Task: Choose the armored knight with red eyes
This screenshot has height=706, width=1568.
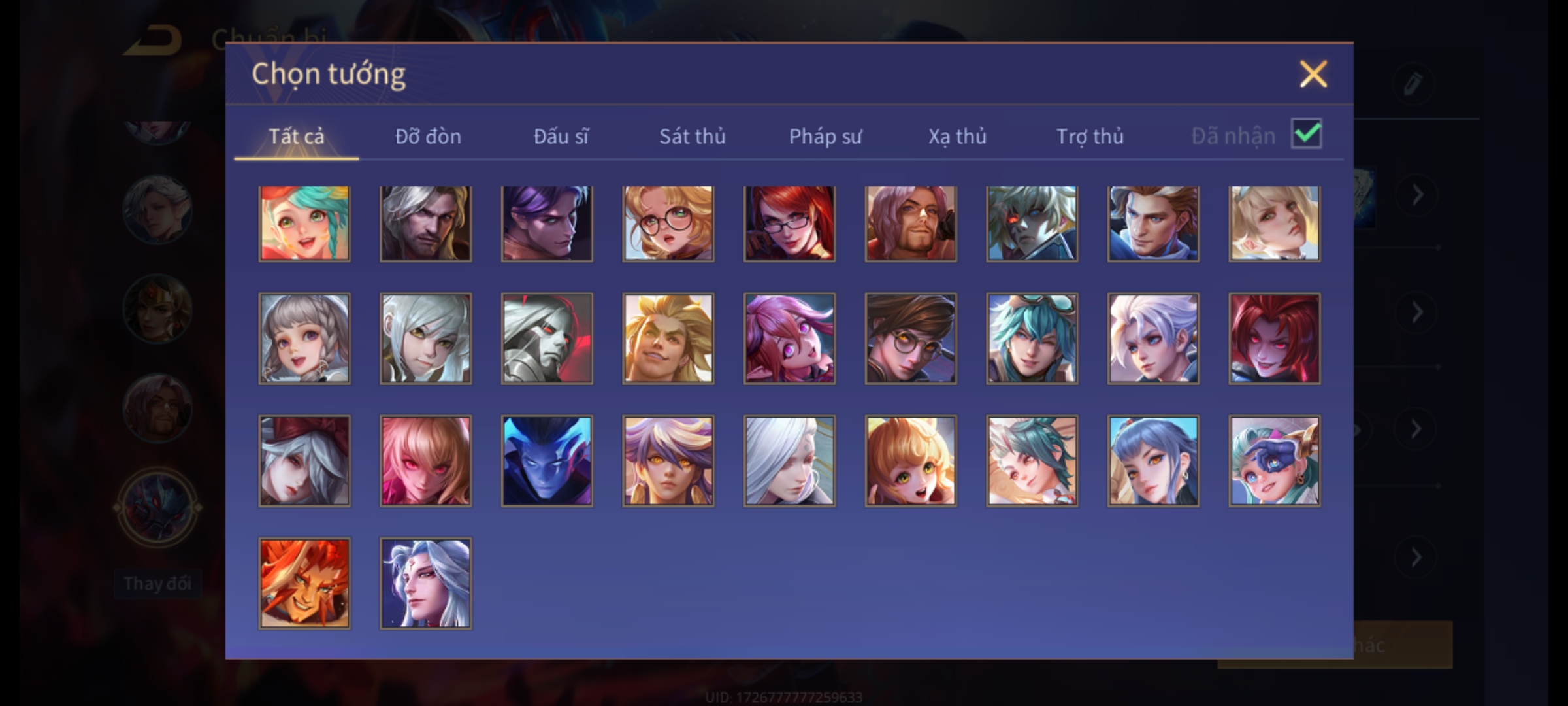Action: pyautogui.click(x=547, y=338)
